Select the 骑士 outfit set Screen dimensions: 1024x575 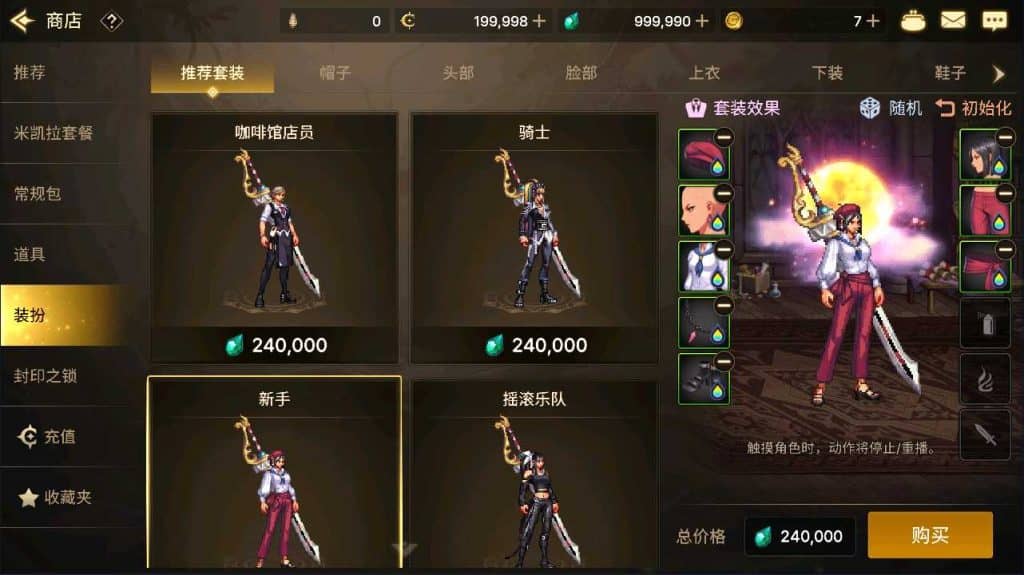click(534, 238)
